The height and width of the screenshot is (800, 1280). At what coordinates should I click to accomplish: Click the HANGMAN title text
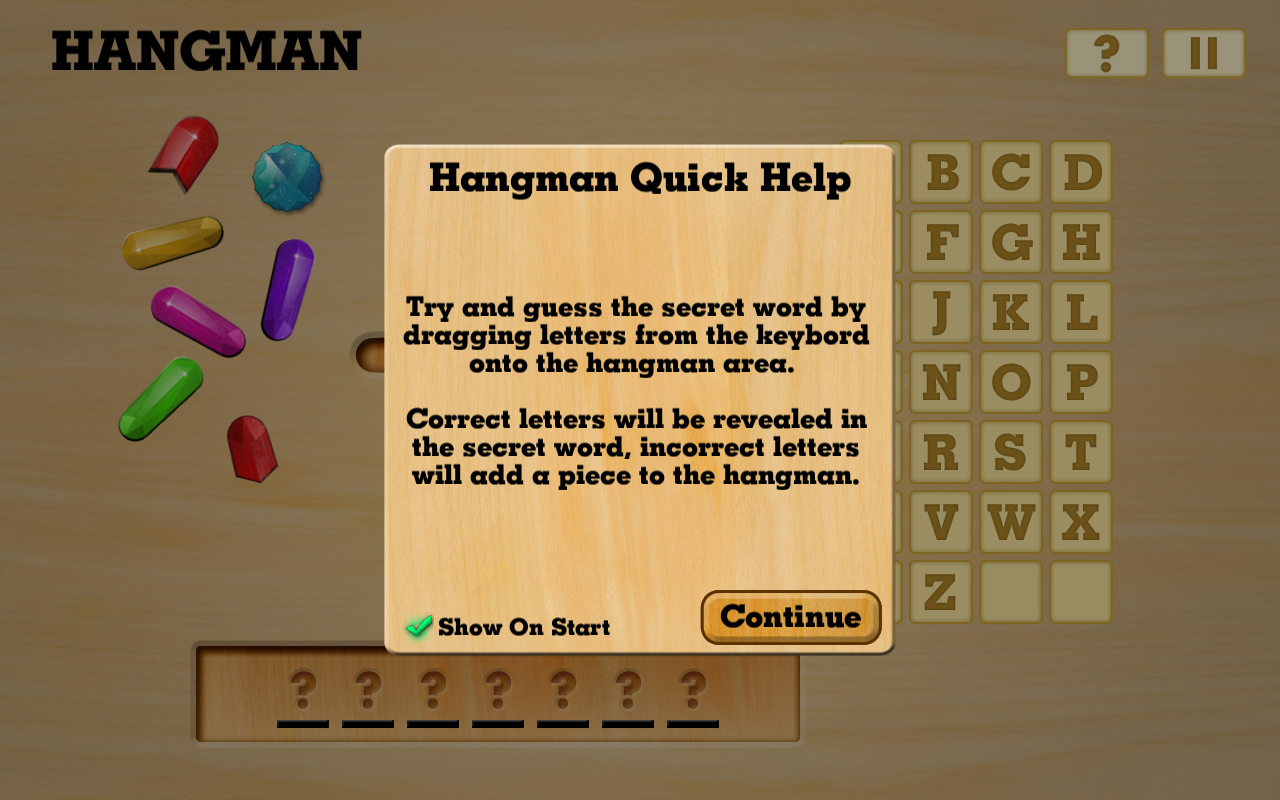(x=205, y=53)
